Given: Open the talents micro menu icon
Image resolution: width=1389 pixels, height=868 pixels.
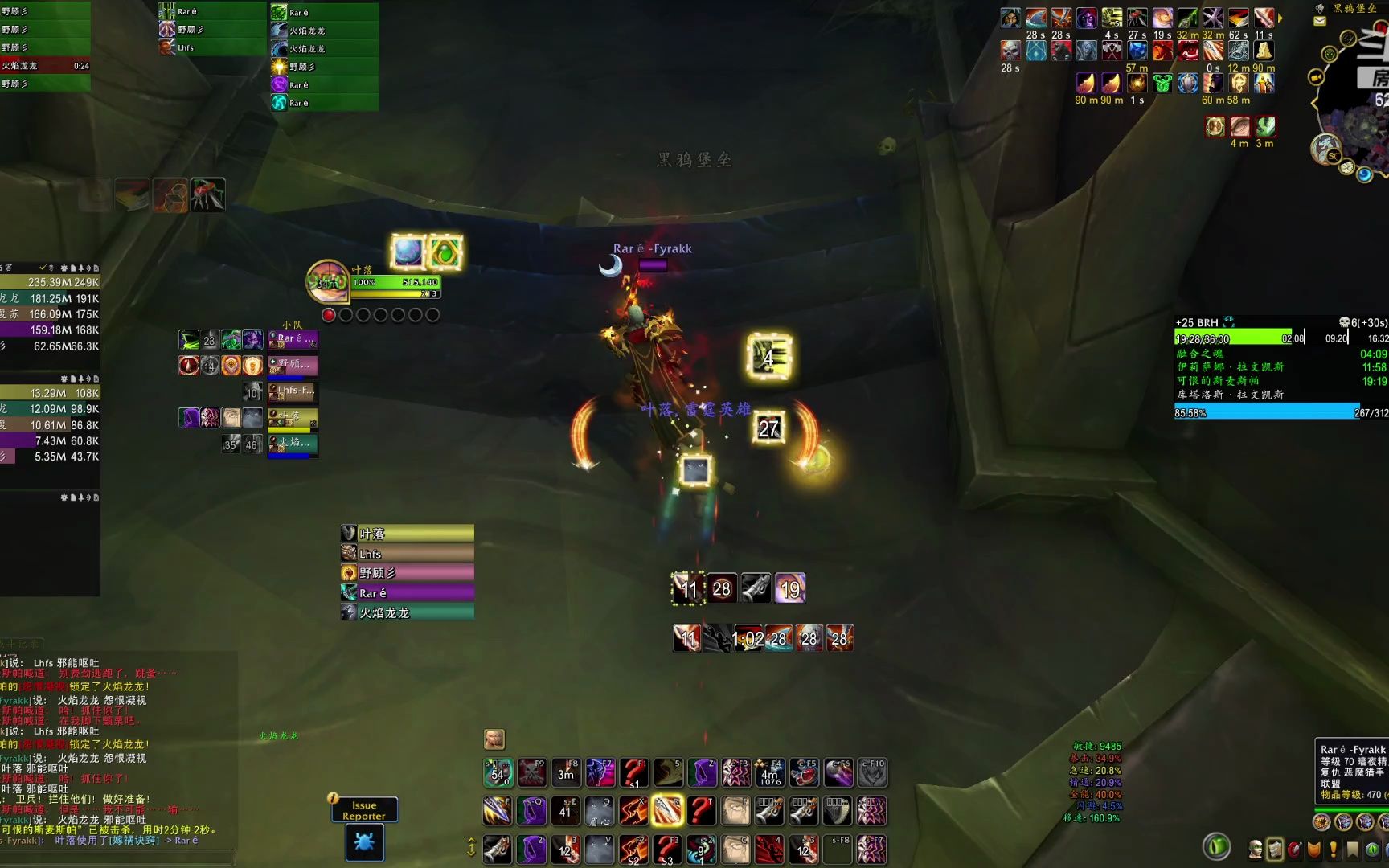Looking at the screenshot, I should click(1294, 849).
